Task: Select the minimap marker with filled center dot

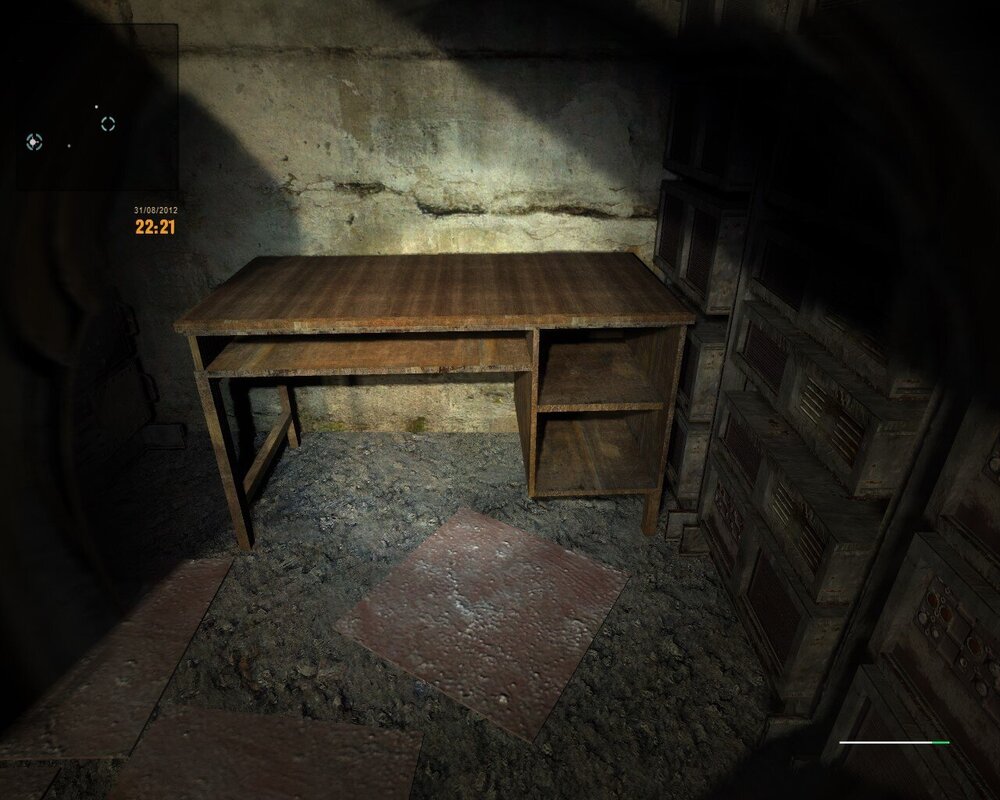Action: coord(34,142)
